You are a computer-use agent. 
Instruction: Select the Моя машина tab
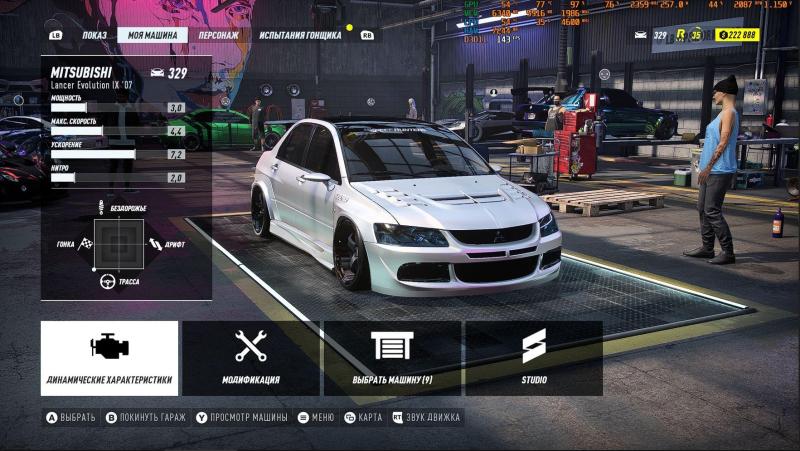pos(152,35)
